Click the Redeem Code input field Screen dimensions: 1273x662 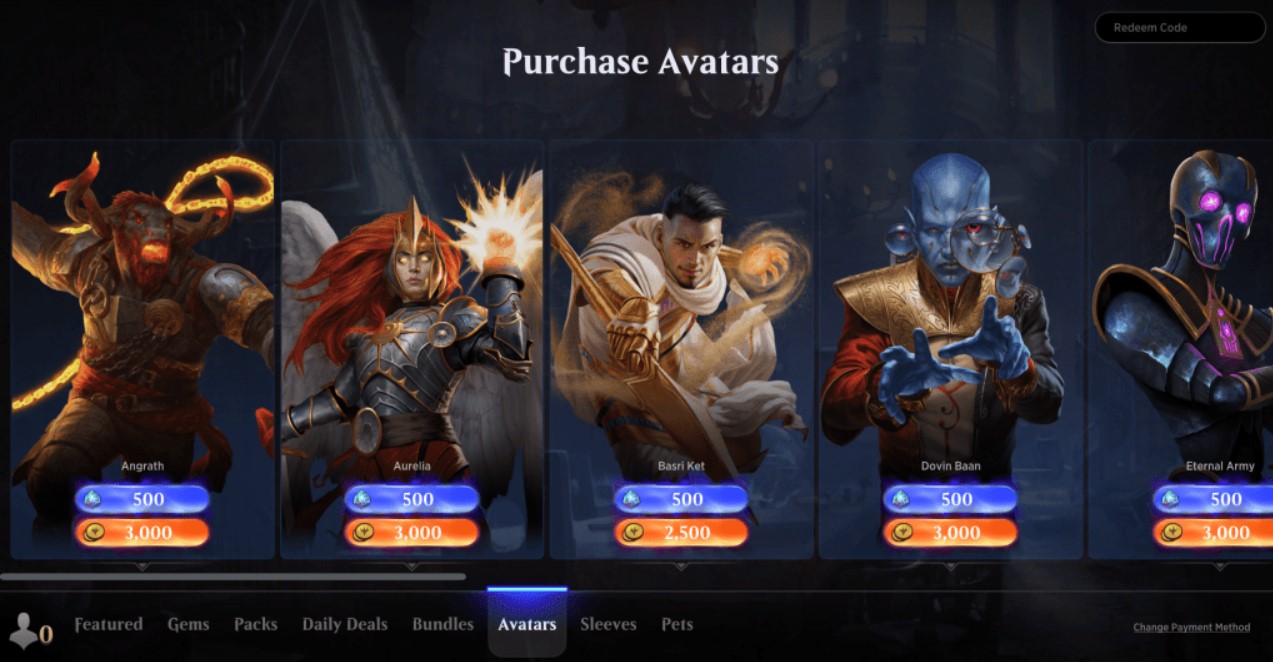(x=1179, y=28)
